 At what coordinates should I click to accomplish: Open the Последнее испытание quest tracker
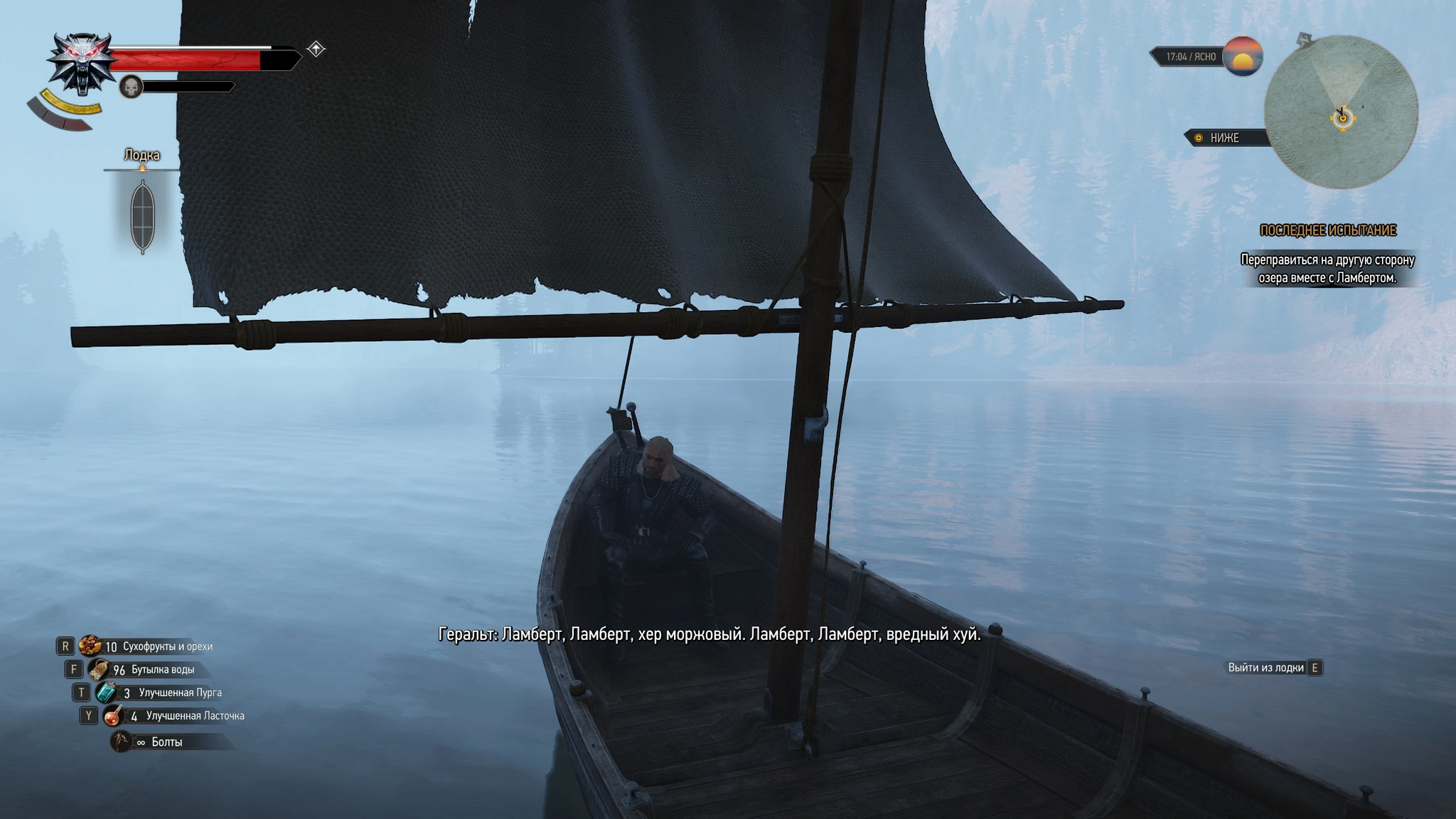click(x=1327, y=230)
